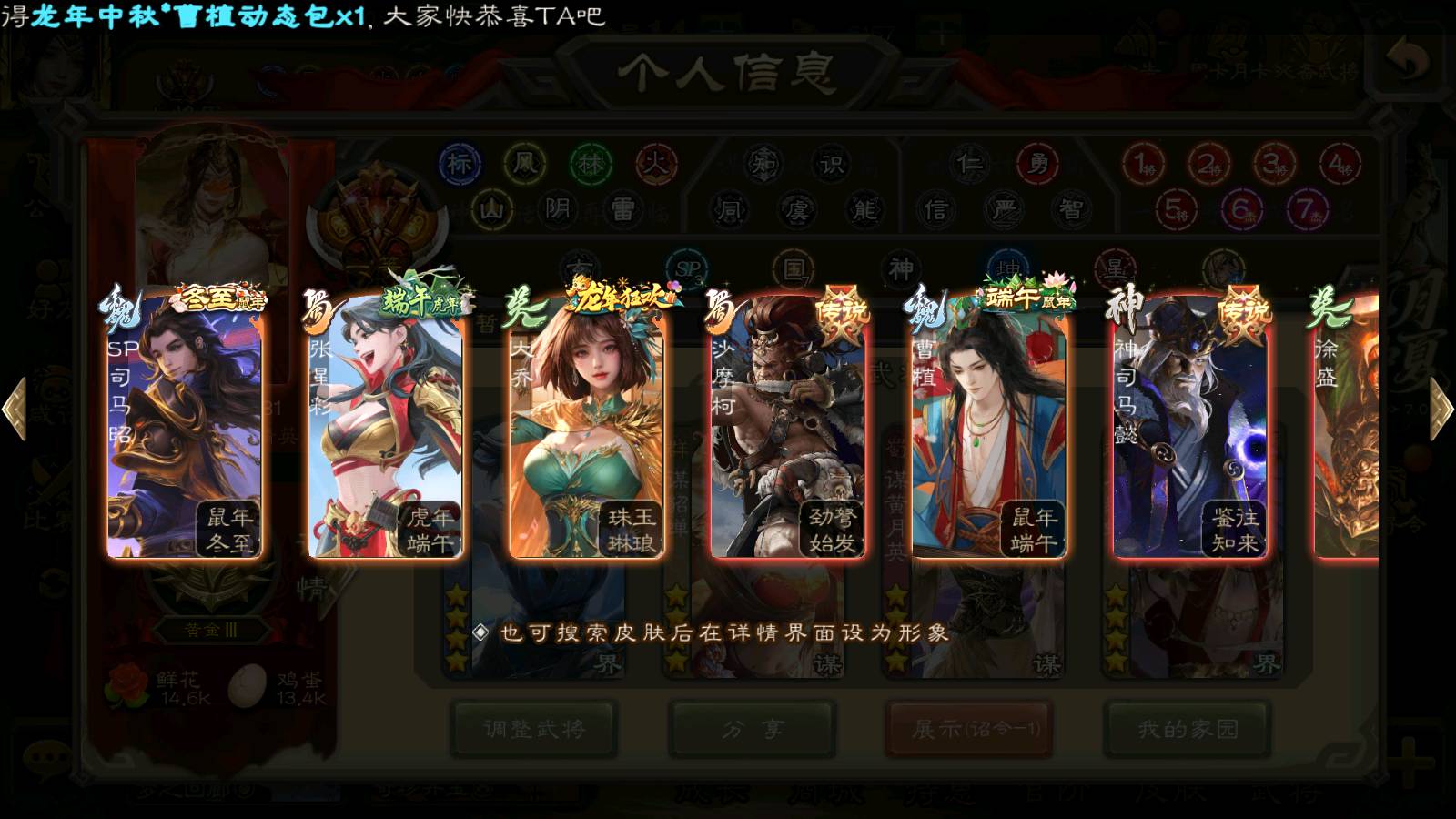Show previous skins with the left arrow
The image size is (1456, 819).
pos(15,409)
